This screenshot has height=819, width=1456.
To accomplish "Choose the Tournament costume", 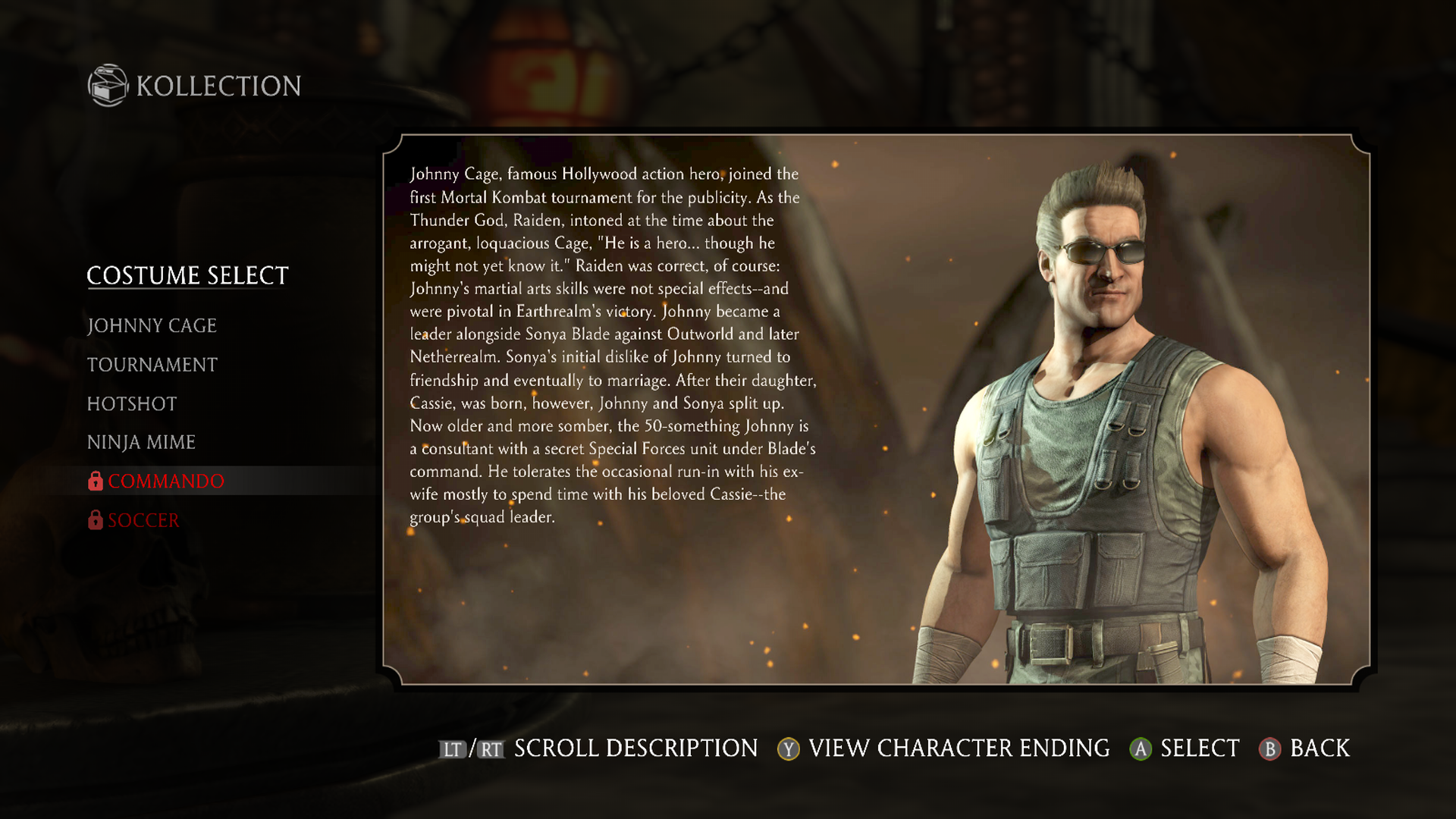I will 152,366.
